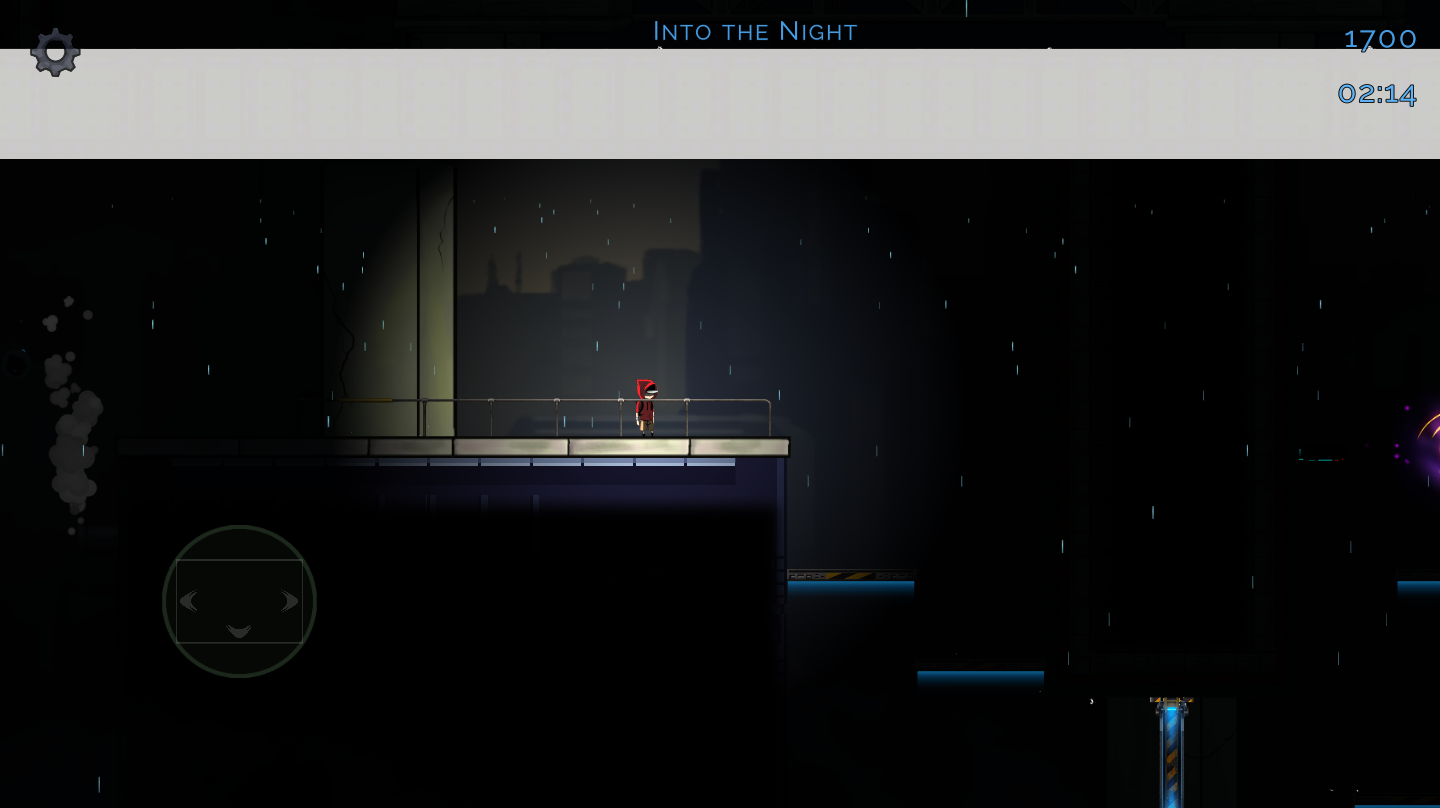Tap the right arrow on the virtual joystick
This screenshot has height=808, width=1440.
coord(290,601)
